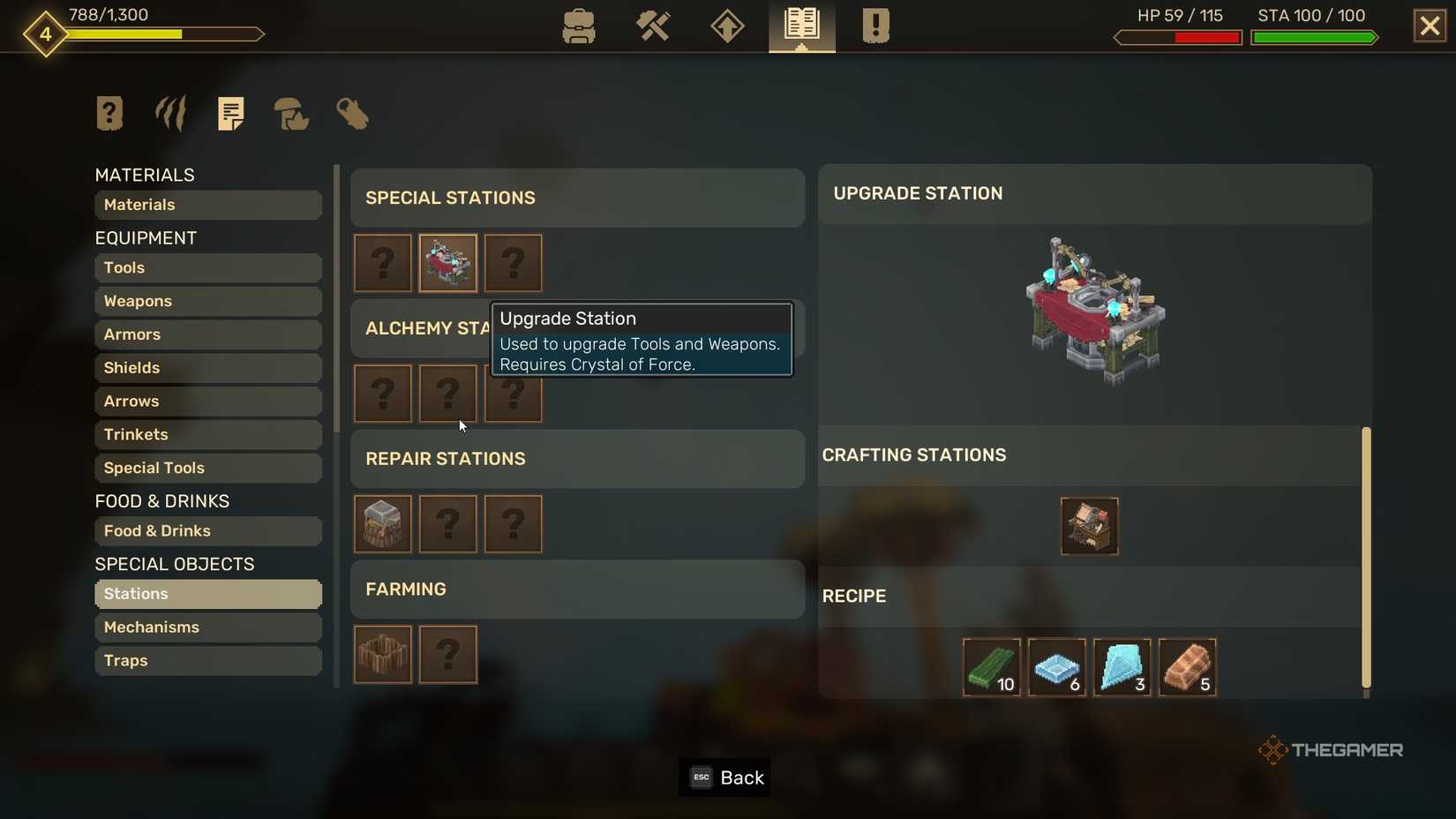Open the claw marks creatures category

coord(169,113)
